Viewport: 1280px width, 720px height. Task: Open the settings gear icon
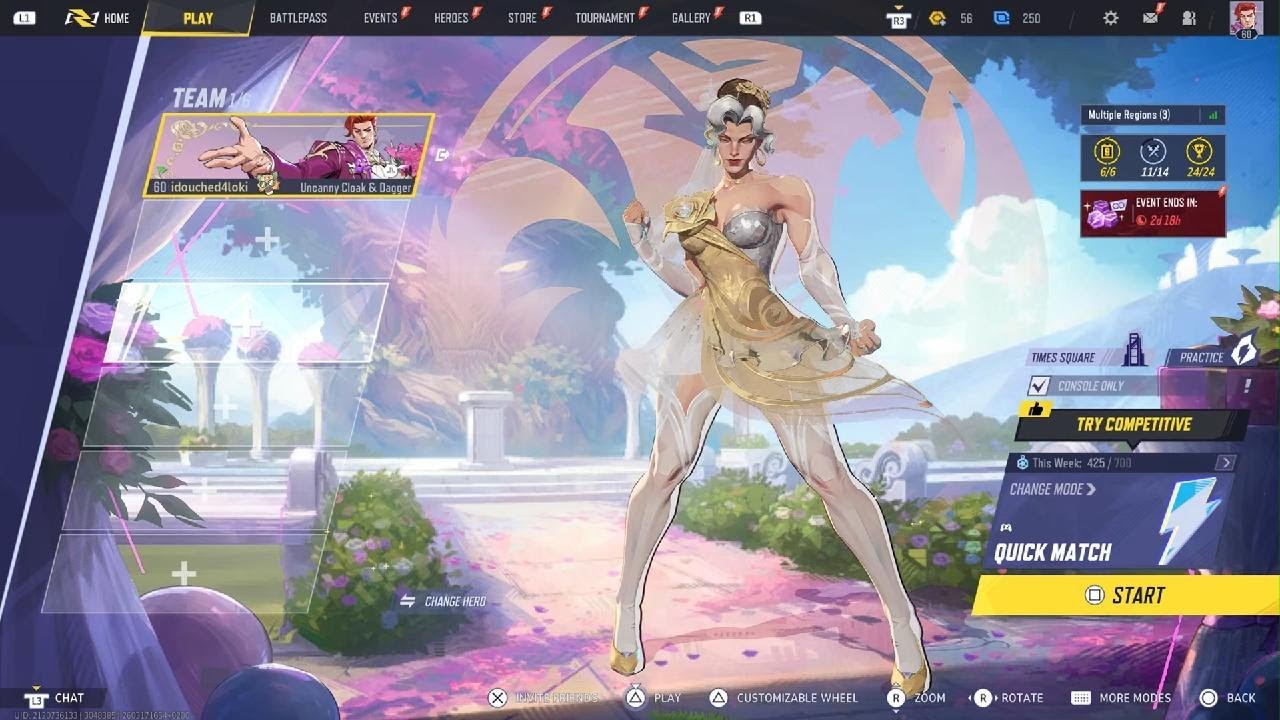point(1111,18)
